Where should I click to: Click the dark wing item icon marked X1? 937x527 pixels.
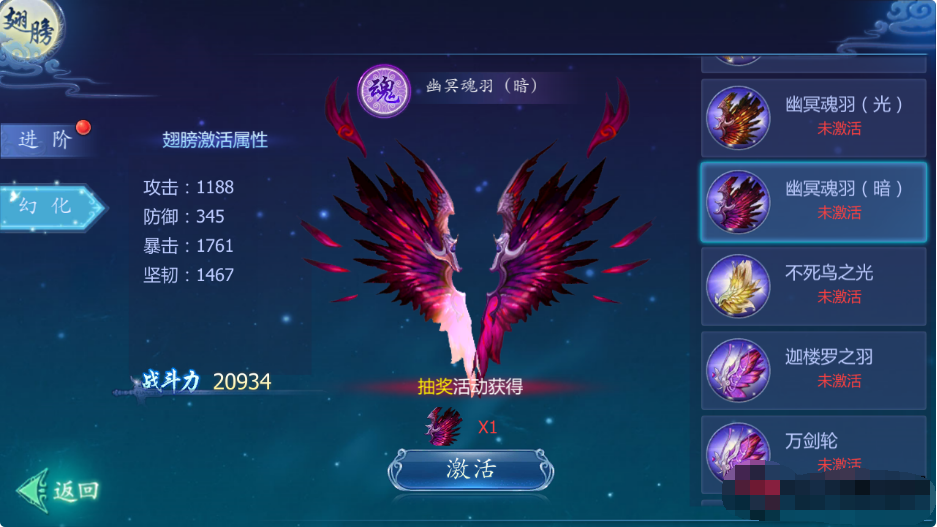[444, 426]
